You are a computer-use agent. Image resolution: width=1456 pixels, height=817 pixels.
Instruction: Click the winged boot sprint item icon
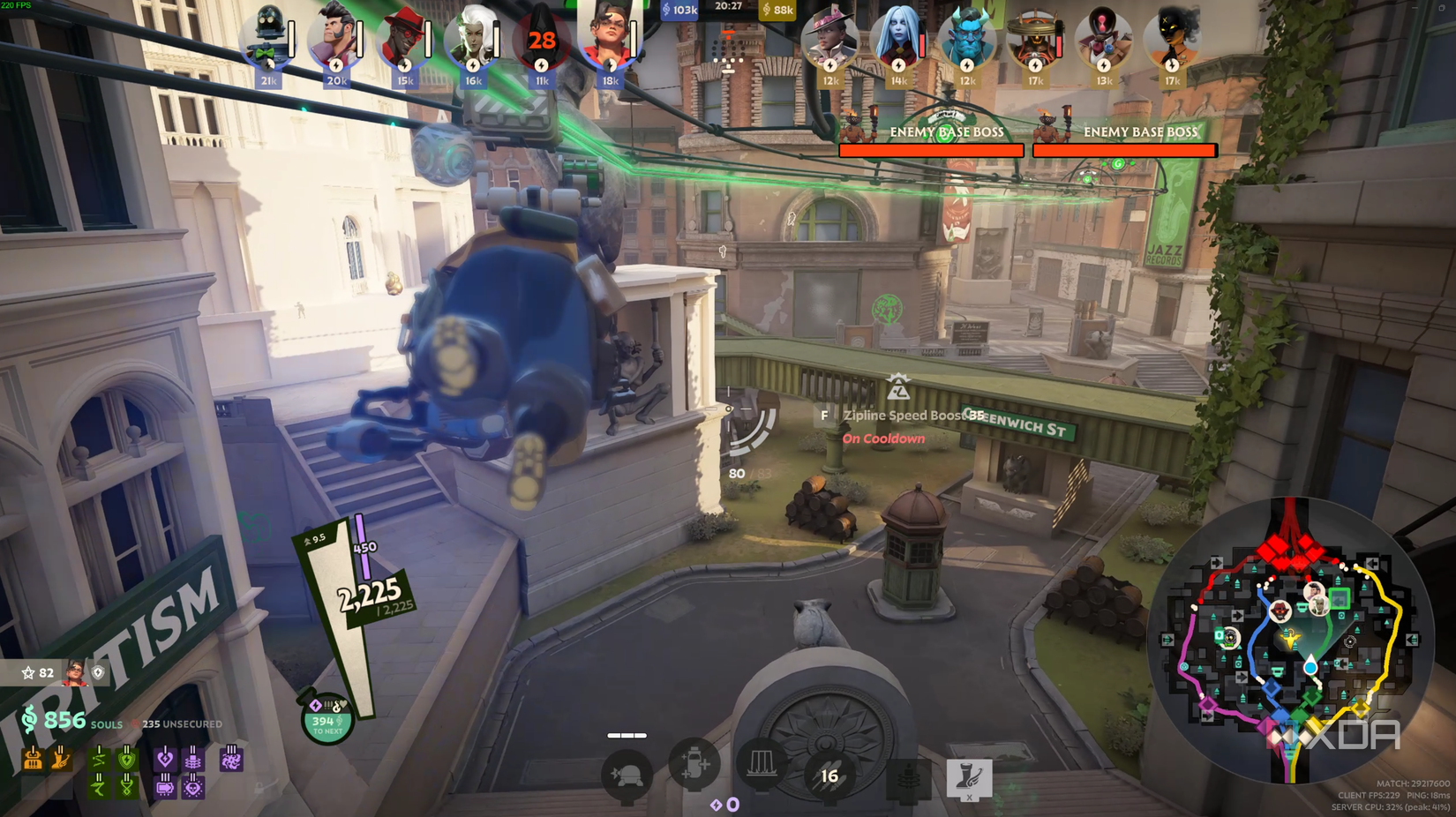click(x=60, y=759)
